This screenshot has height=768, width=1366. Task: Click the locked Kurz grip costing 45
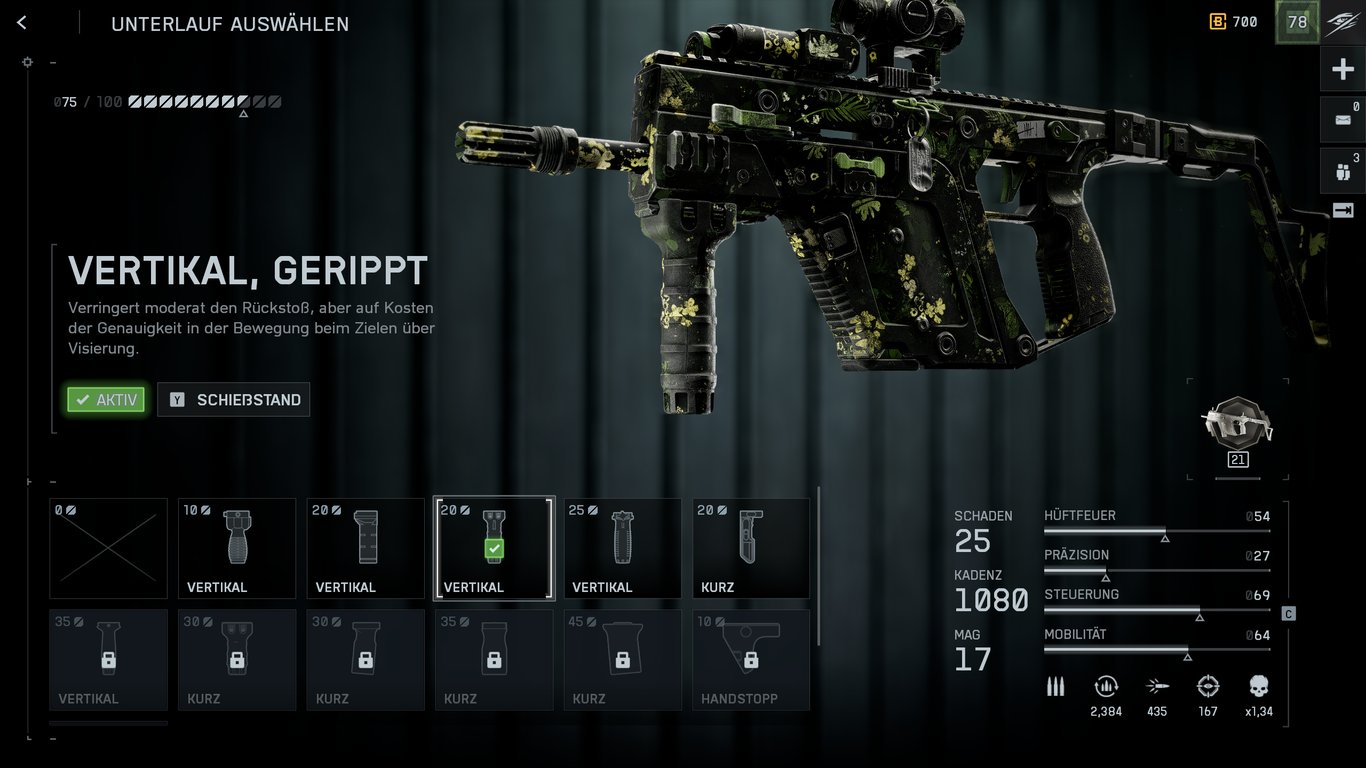coord(622,659)
